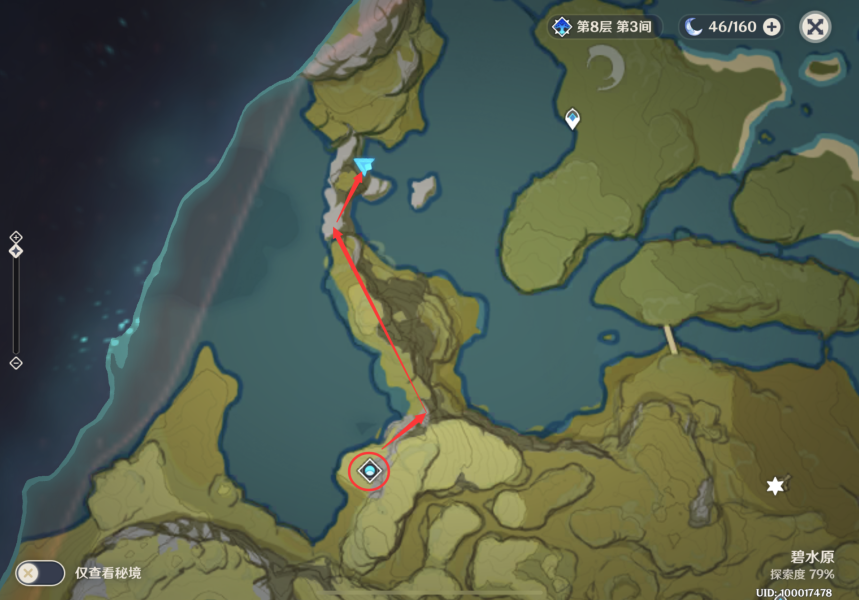
Task: Select the white pin marker with blue gem
Action: pos(572,119)
